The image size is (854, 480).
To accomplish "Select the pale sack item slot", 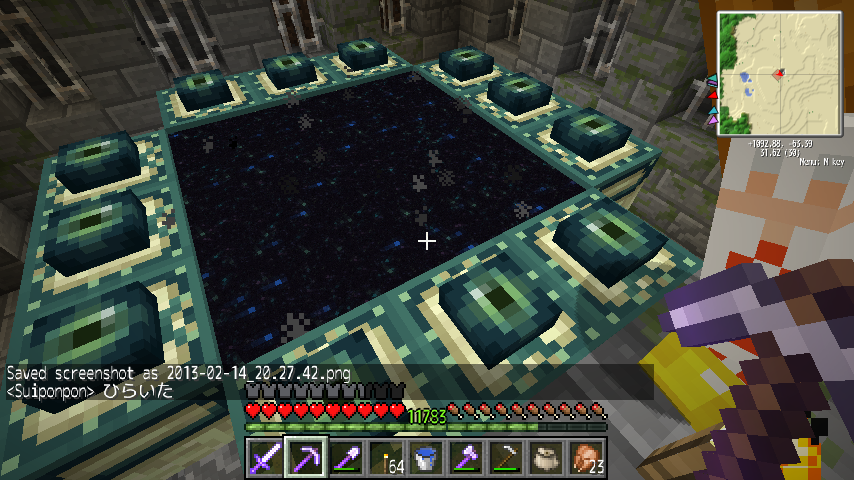I will [x=546, y=458].
